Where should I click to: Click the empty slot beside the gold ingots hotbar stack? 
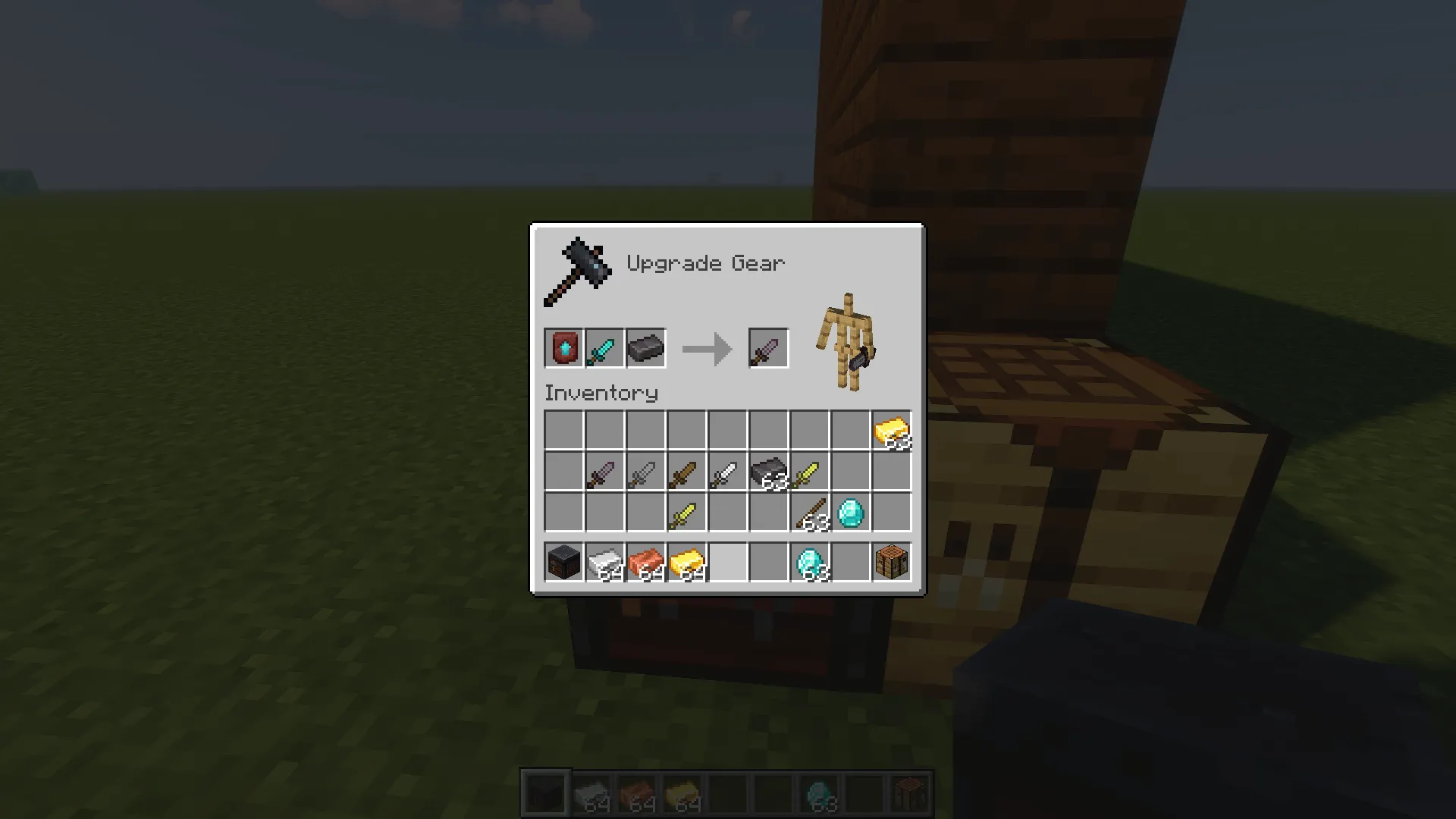pos(727,561)
